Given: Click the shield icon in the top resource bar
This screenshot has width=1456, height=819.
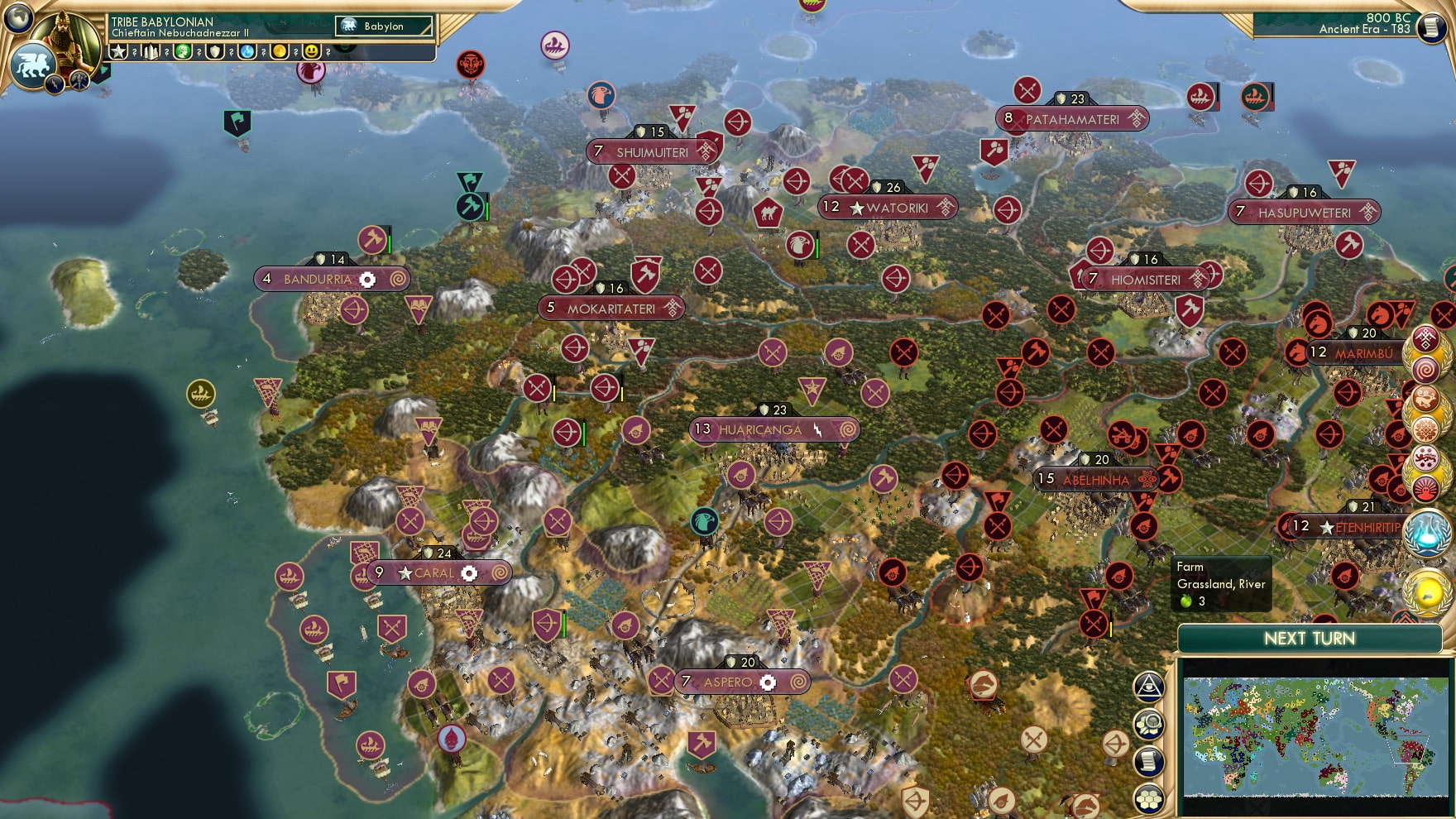Looking at the screenshot, I should [215, 52].
